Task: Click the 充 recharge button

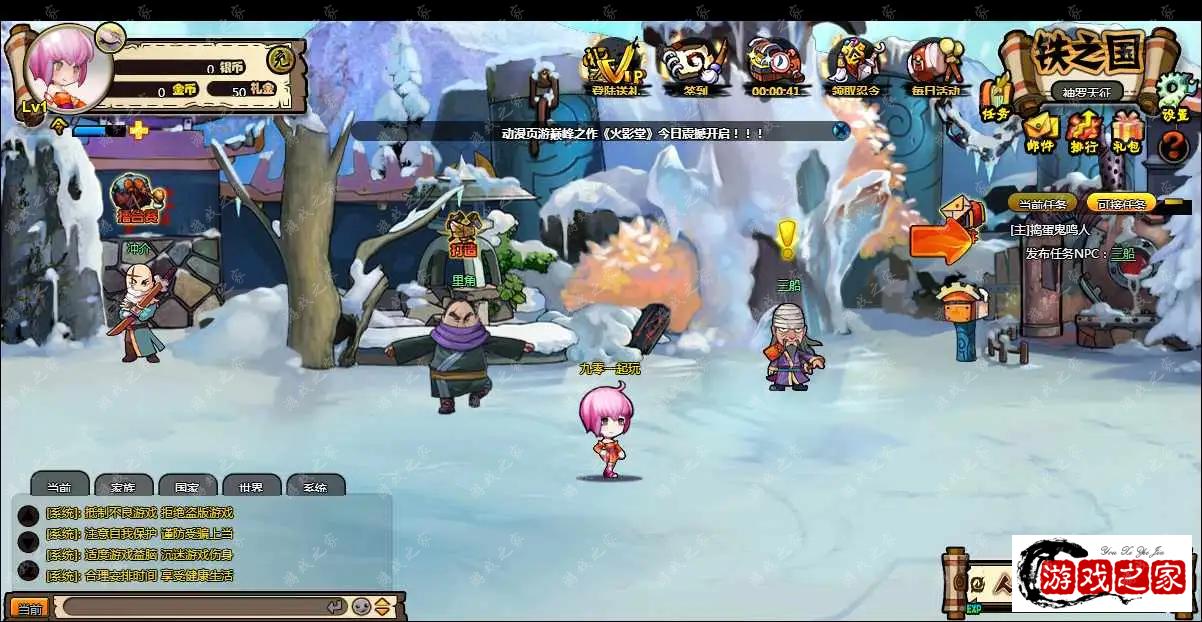Action: tap(284, 59)
